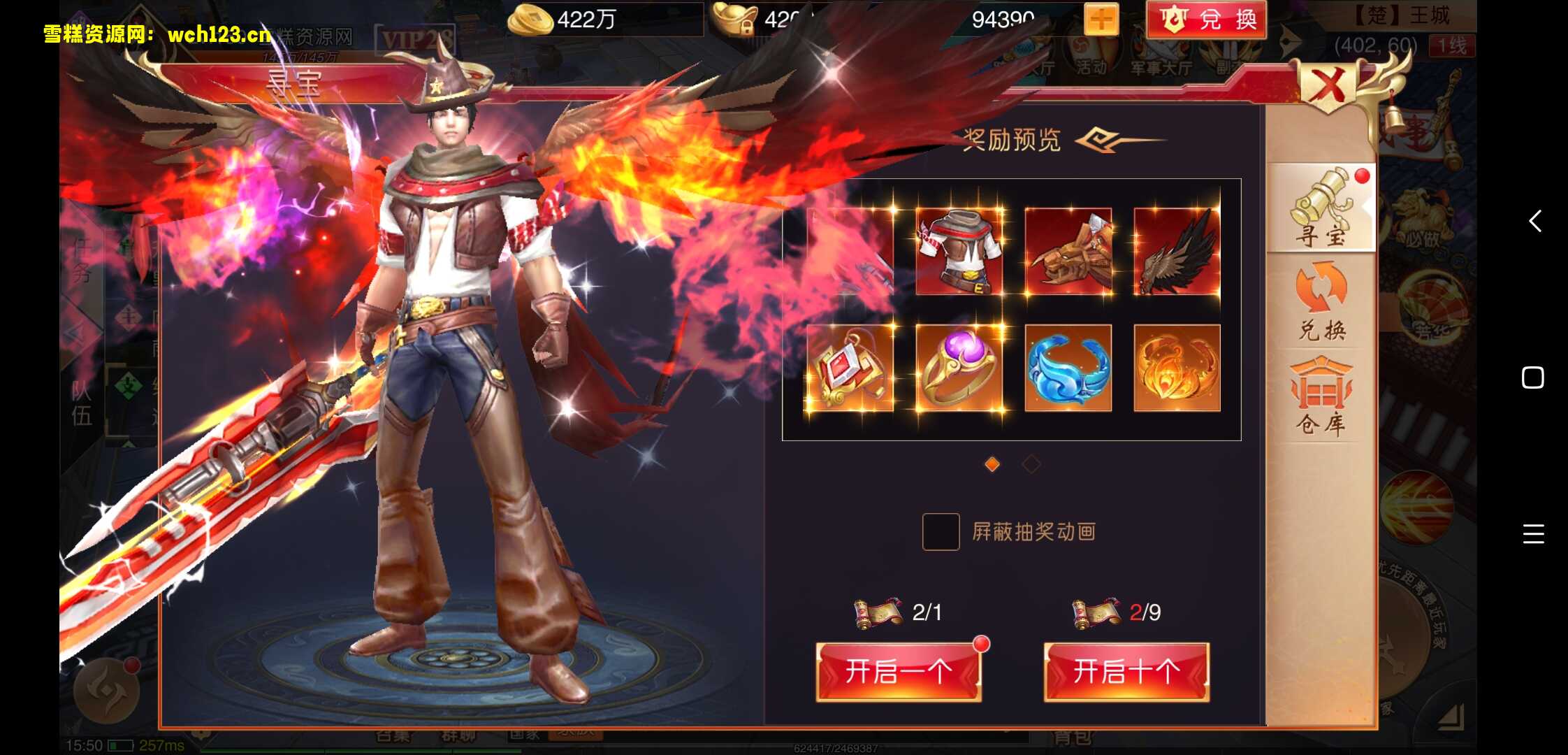Select the second page indicator diamond
Image resolution: width=1568 pixels, height=755 pixels.
pos(1031,463)
